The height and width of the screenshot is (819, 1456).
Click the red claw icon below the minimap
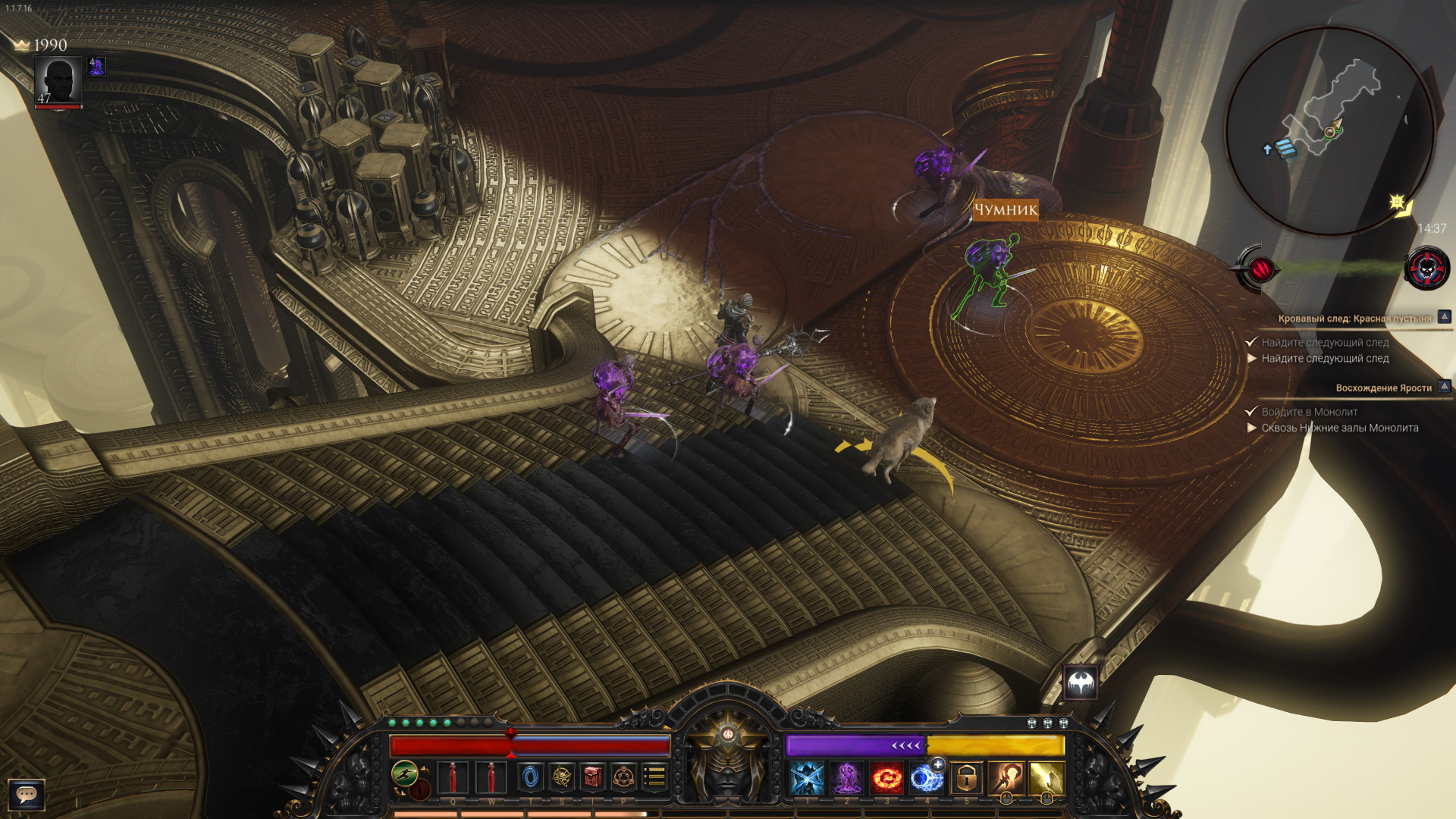tap(1260, 268)
